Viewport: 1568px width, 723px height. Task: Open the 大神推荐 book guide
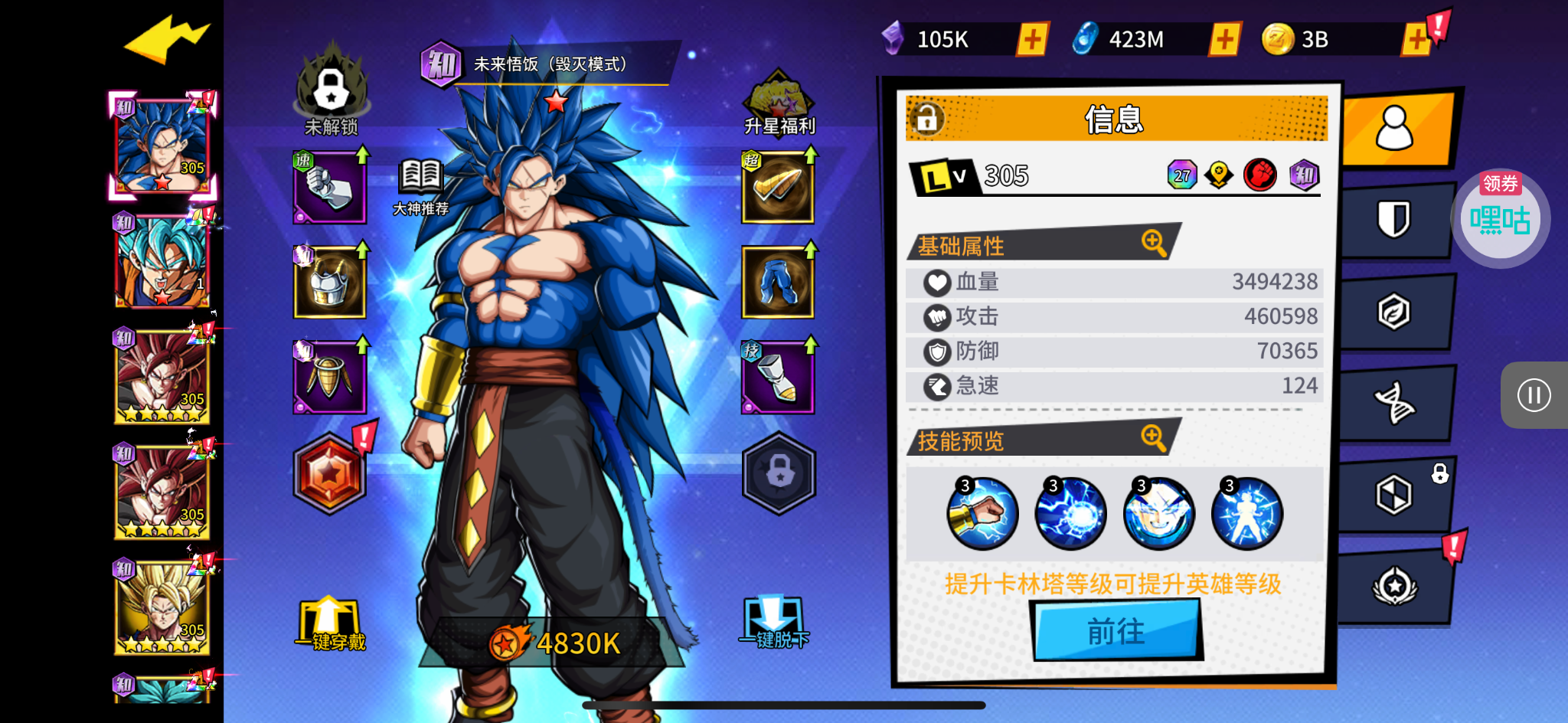coord(420,185)
